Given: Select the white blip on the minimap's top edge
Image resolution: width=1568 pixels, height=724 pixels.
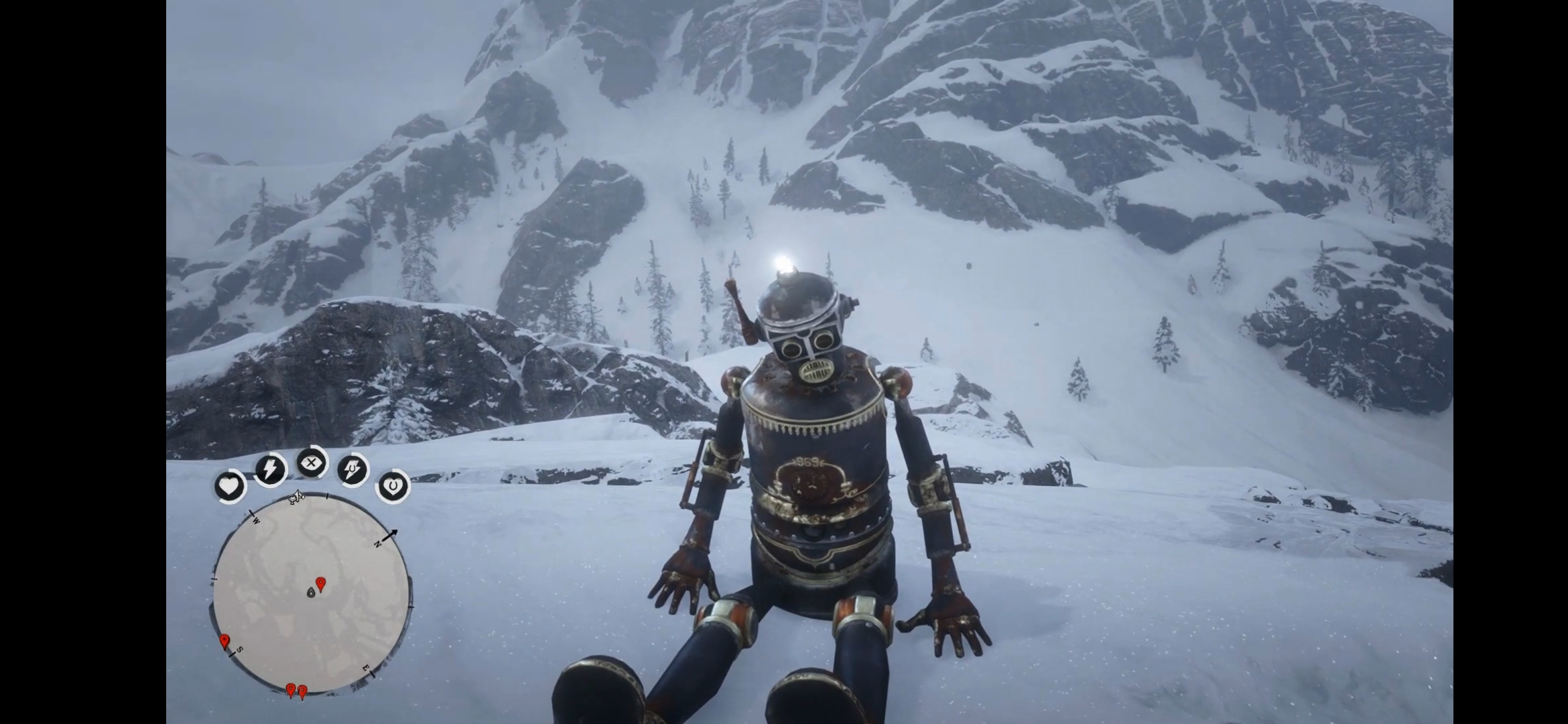Looking at the screenshot, I should click(x=296, y=497).
